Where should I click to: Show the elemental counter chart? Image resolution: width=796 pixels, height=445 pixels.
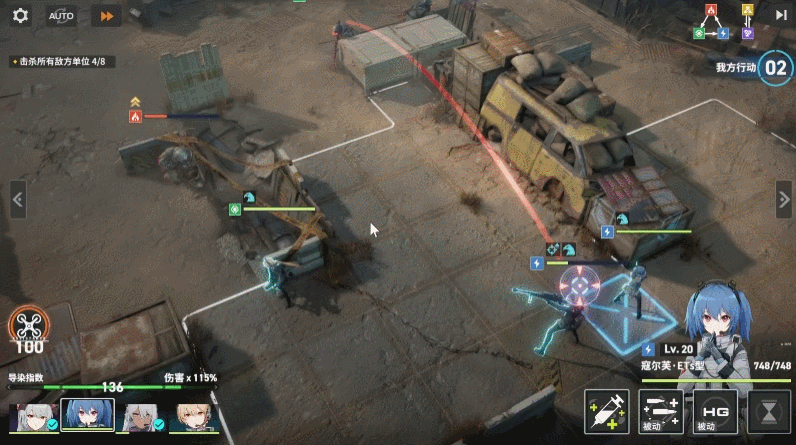coord(728,22)
